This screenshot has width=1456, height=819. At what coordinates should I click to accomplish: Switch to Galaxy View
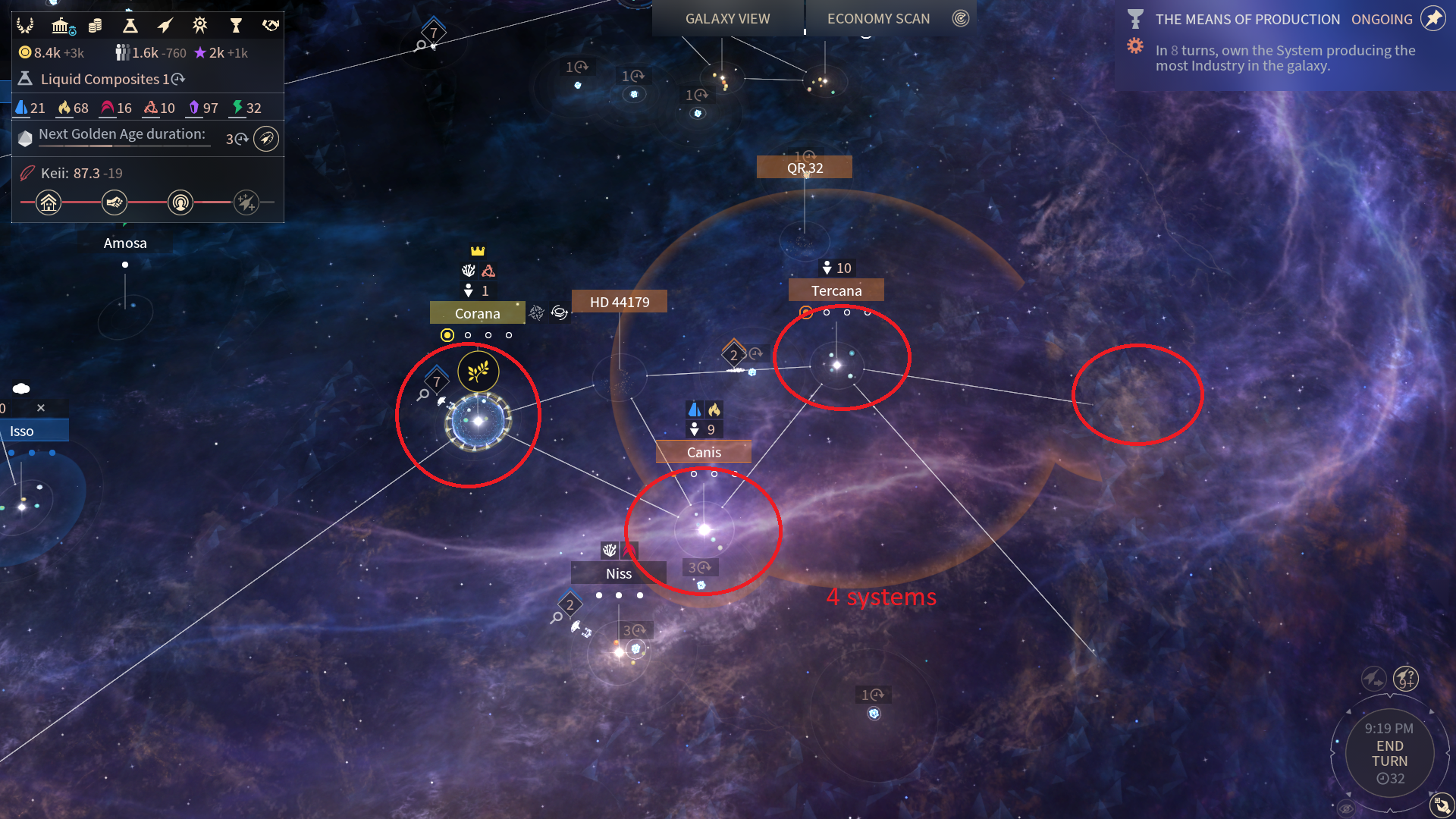[727, 18]
